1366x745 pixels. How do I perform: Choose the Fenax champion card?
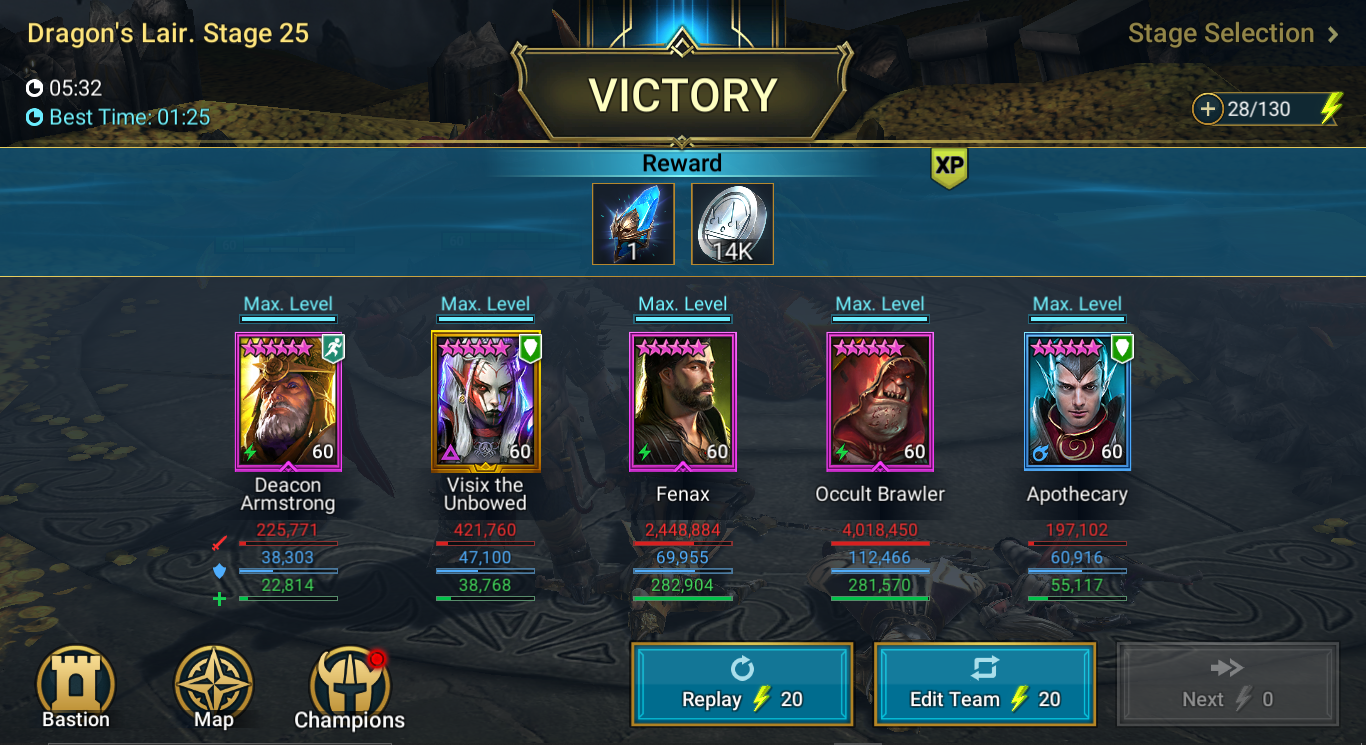pos(683,401)
